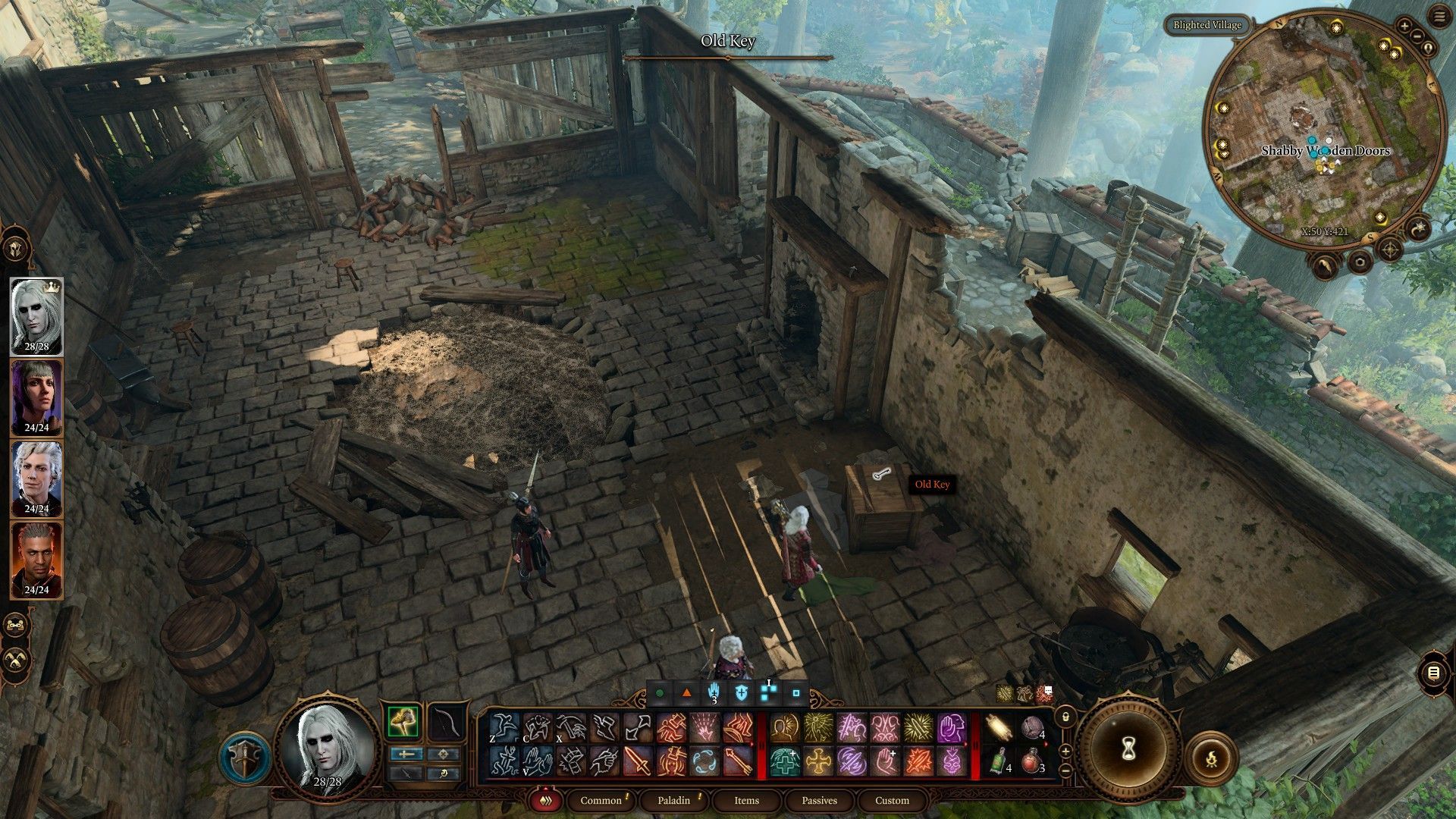The width and height of the screenshot is (1456, 819).
Task: Select the green-highlighted melee weapon slot
Action: pos(403,722)
